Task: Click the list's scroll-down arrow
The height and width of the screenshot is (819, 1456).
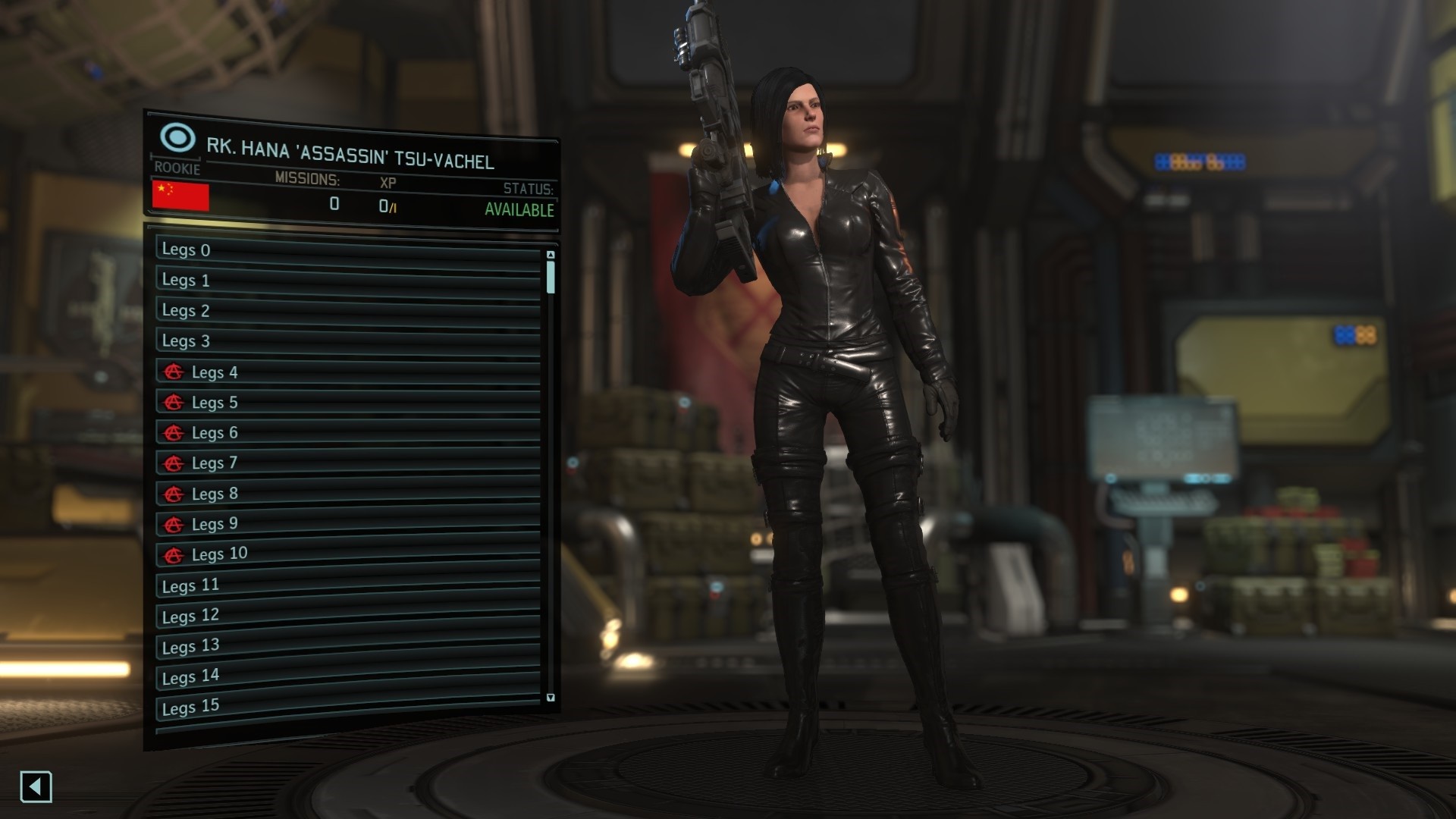Action: 551,698
